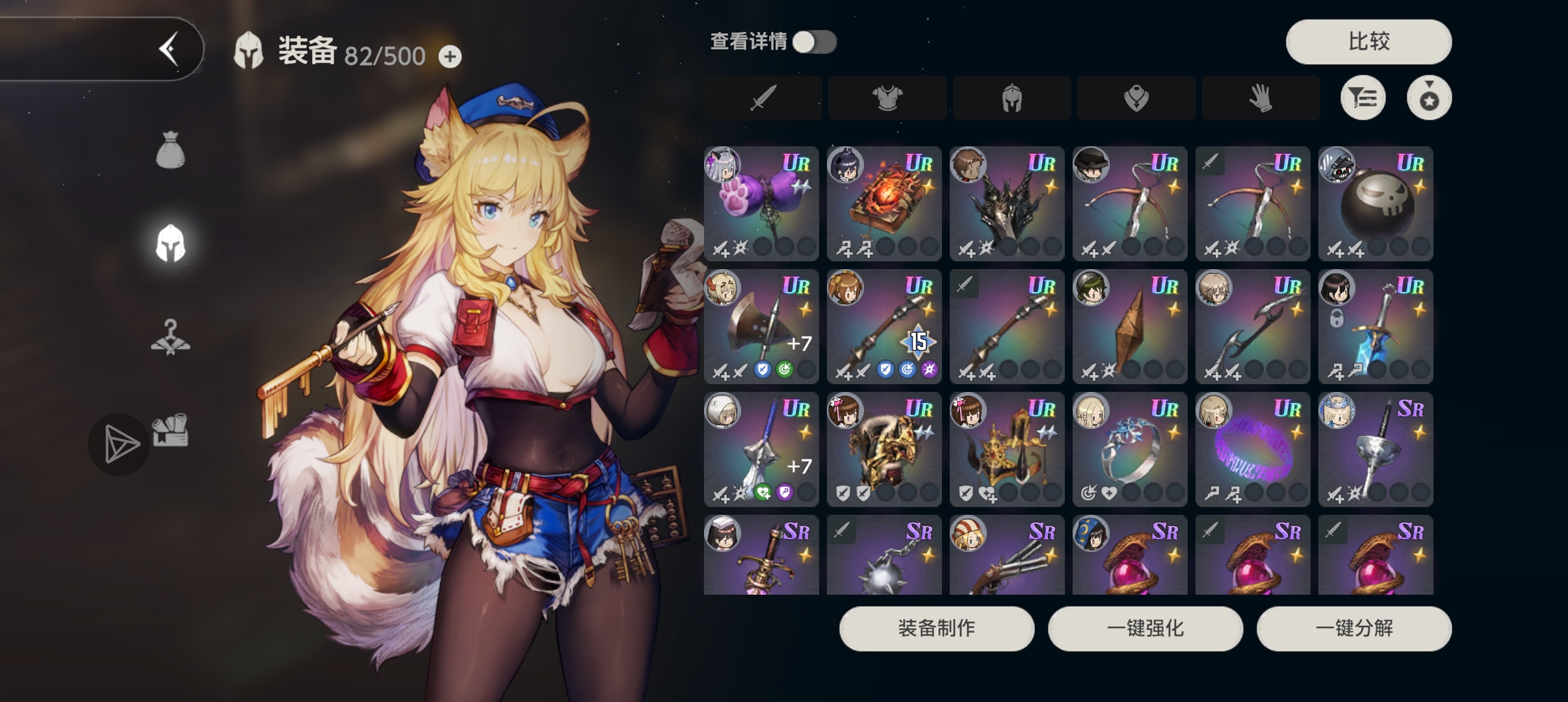Switch to the helmet filter tab
Viewport: 1568px width, 702px height.
tap(1012, 98)
